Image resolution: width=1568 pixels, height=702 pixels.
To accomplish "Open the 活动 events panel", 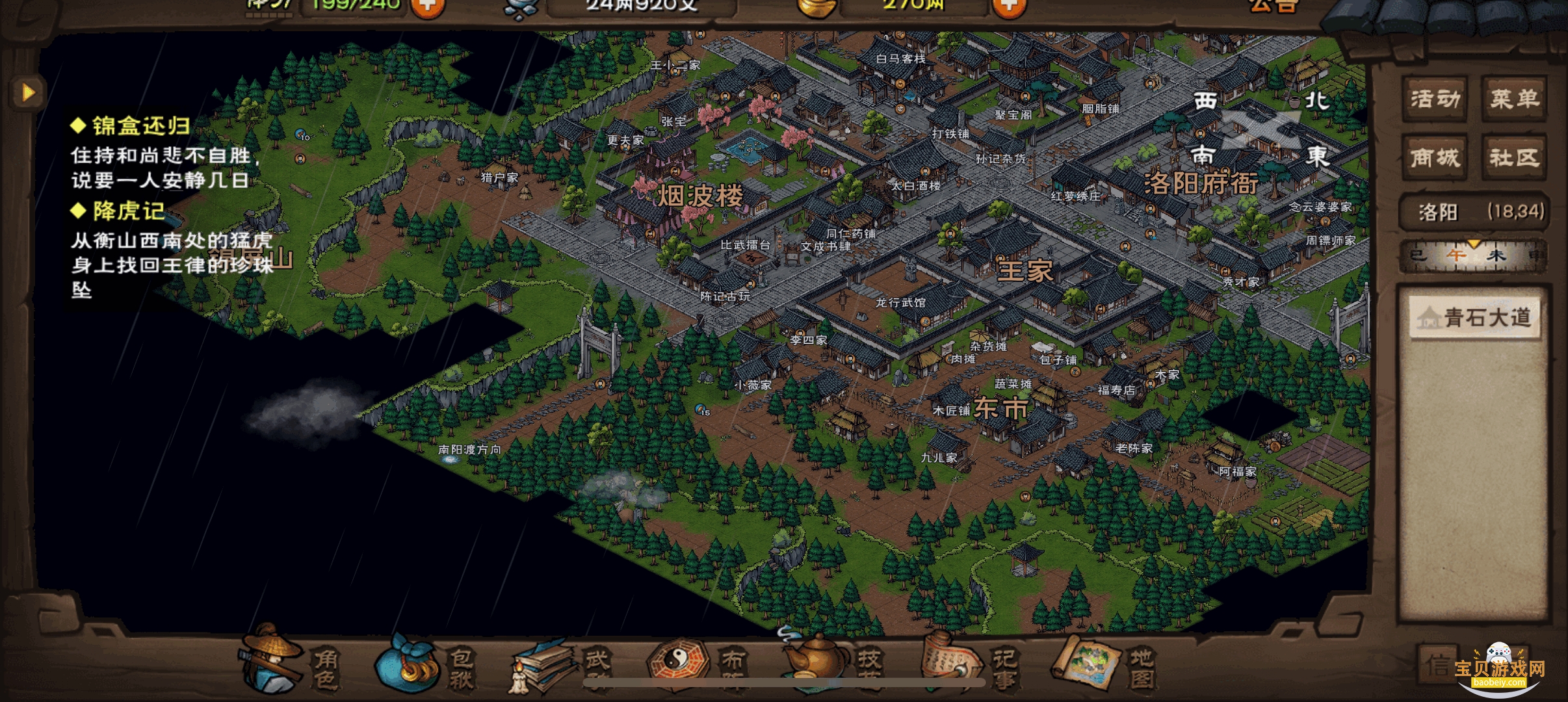I will coord(1435,99).
